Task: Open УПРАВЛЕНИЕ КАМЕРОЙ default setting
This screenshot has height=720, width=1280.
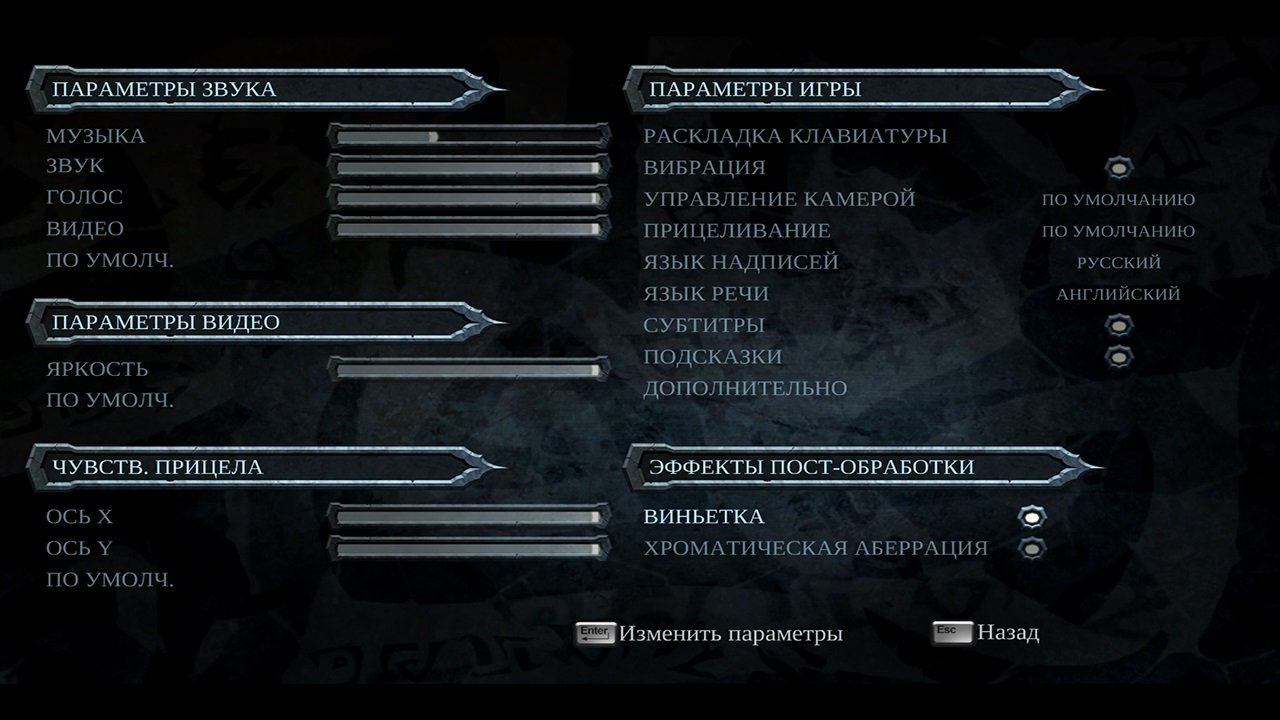Action: [x=1120, y=199]
